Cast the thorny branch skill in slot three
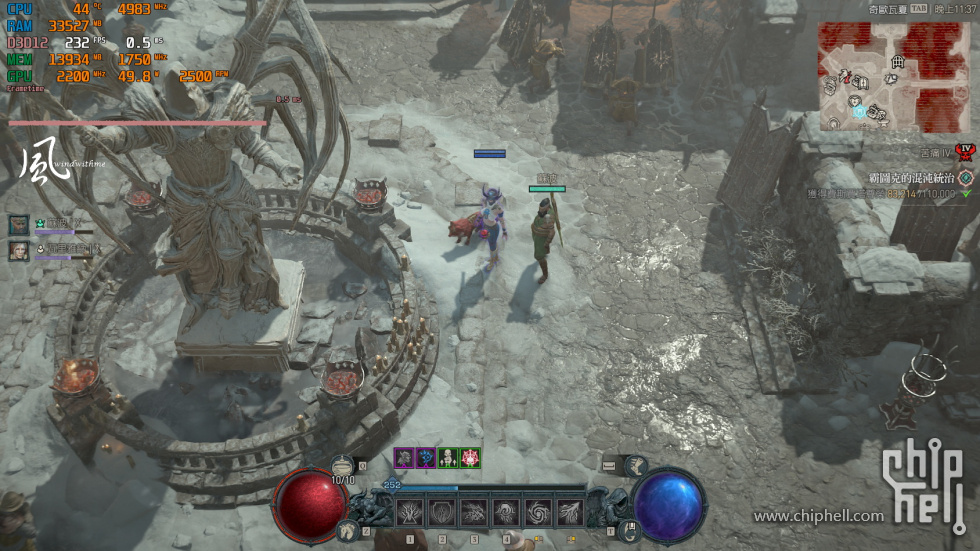The height and width of the screenshot is (551, 980). tap(474, 513)
